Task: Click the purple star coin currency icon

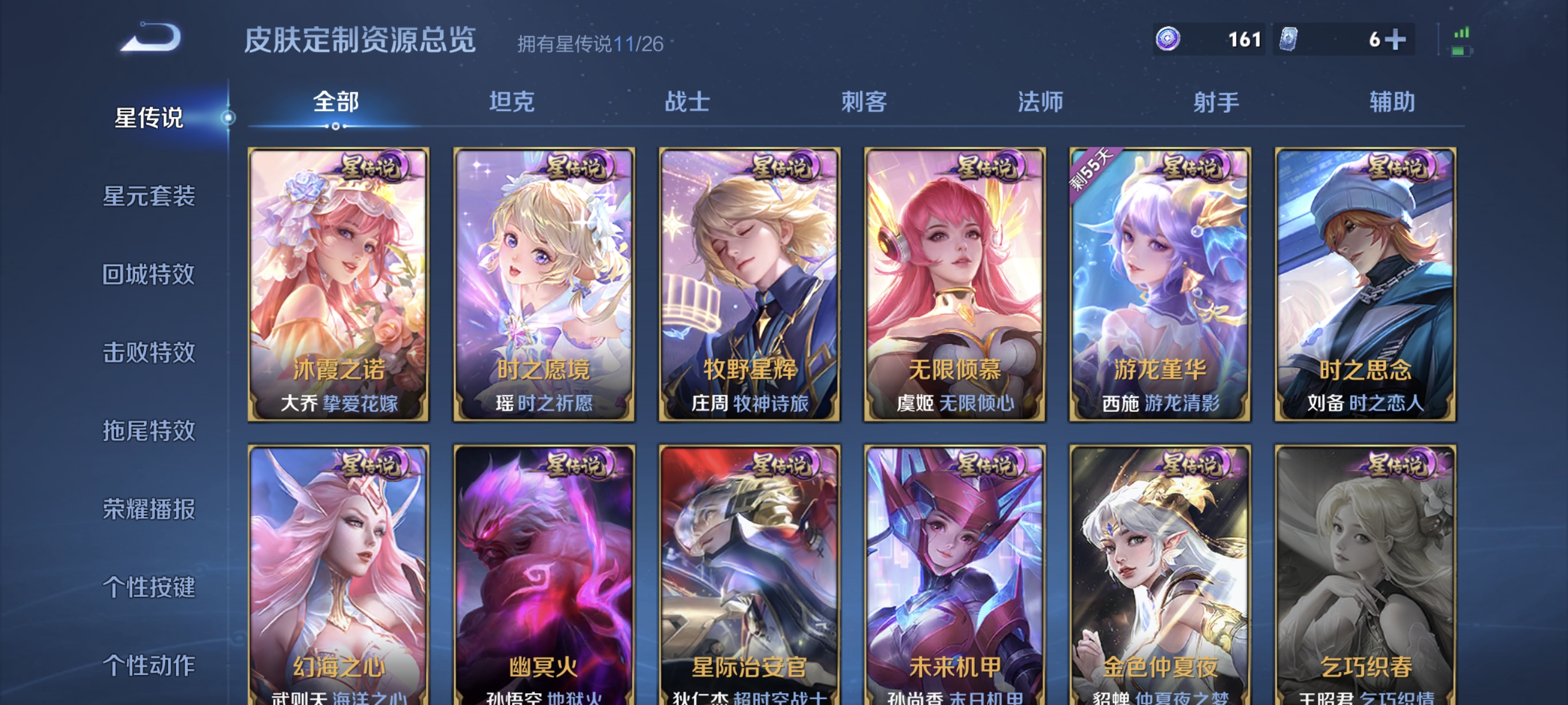Action: tap(1168, 40)
